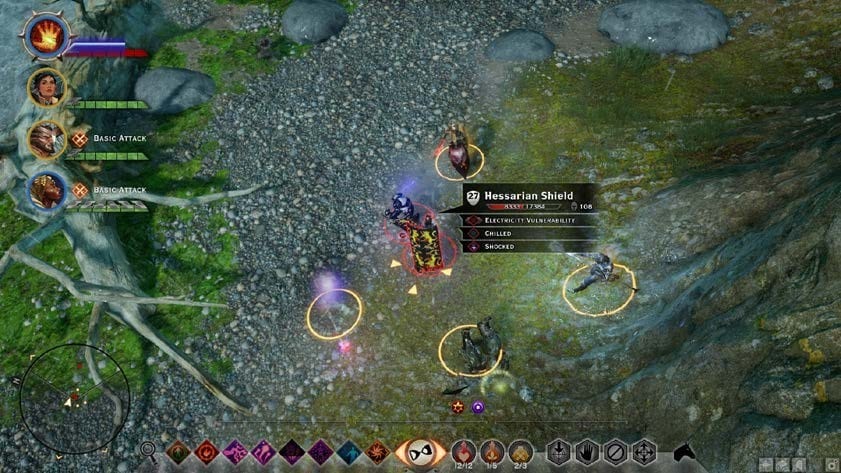Choose the armored warrior party portrait
This screenshot has width=841, height=473.
pyautogui.click(x=46, y=140)
